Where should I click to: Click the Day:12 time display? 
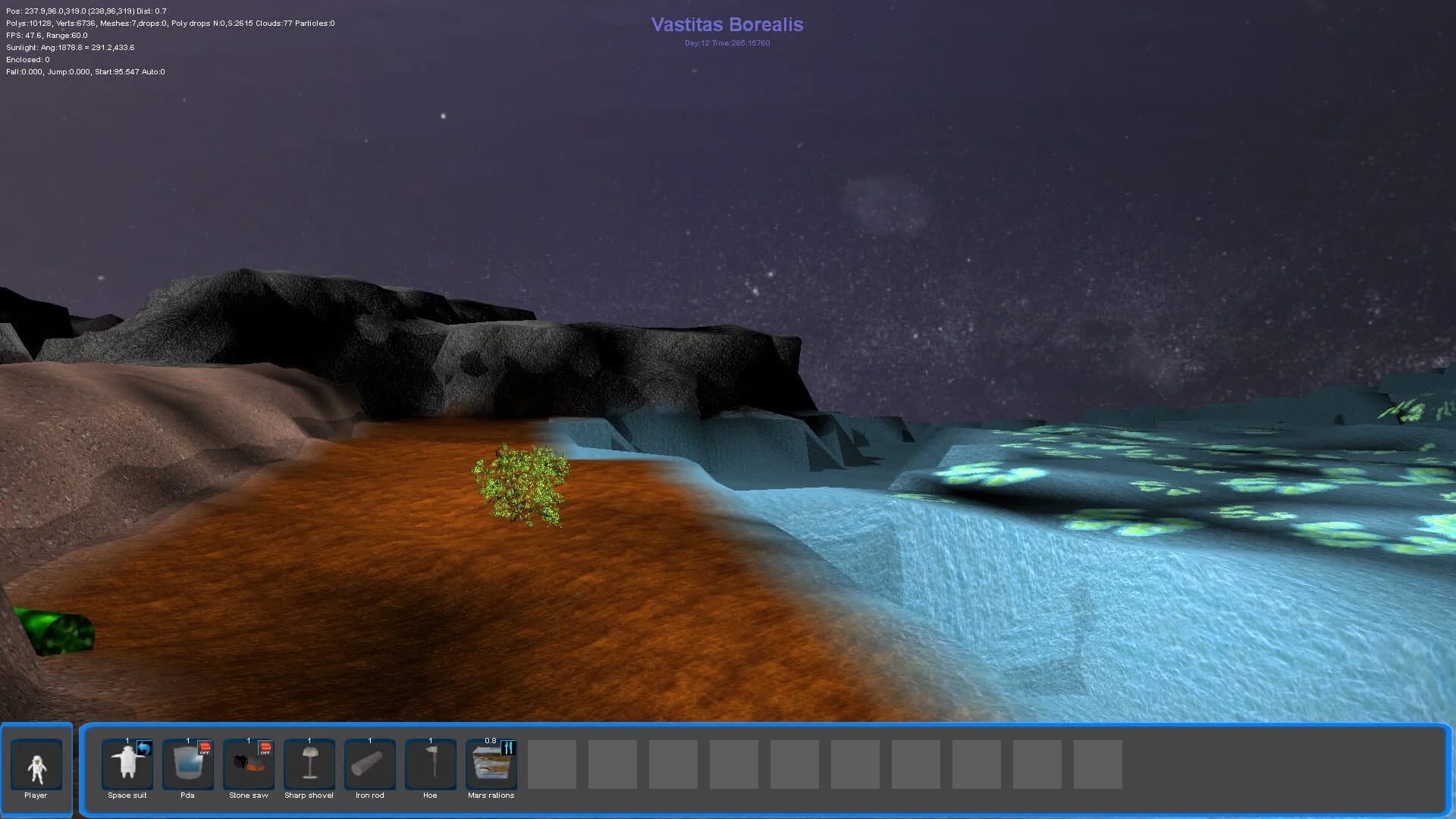pyautogui.click(x=726, y=43)
